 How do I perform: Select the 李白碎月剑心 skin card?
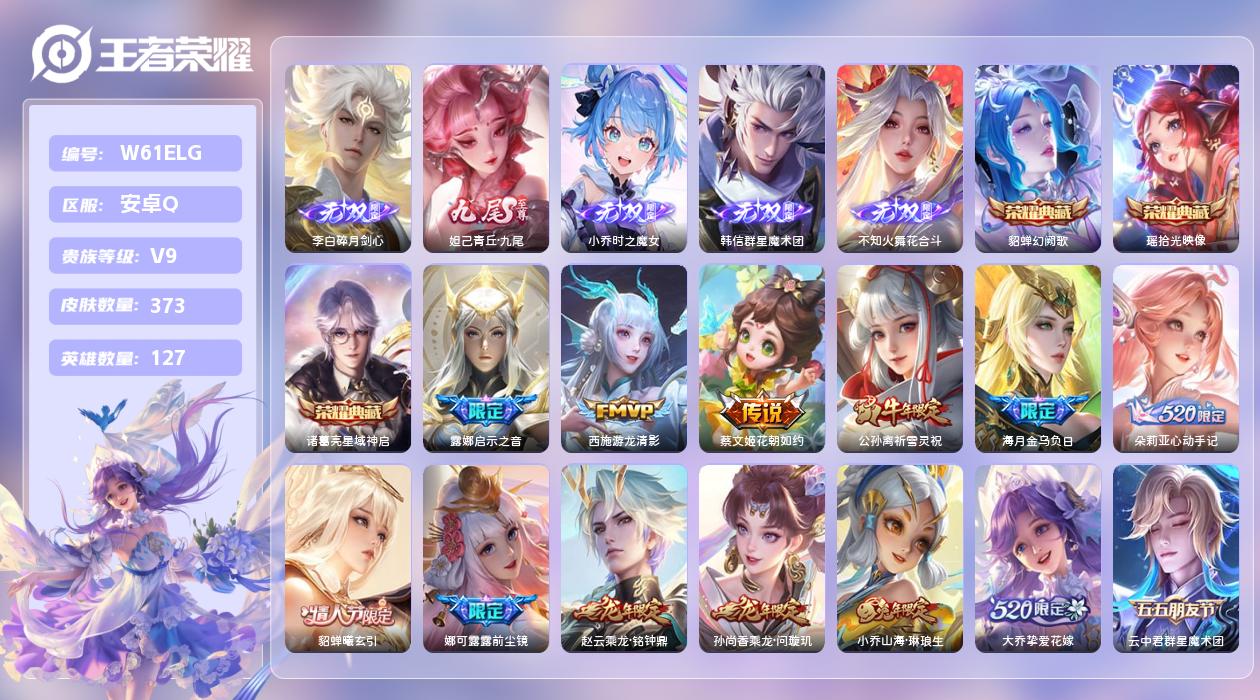[348, 158]
